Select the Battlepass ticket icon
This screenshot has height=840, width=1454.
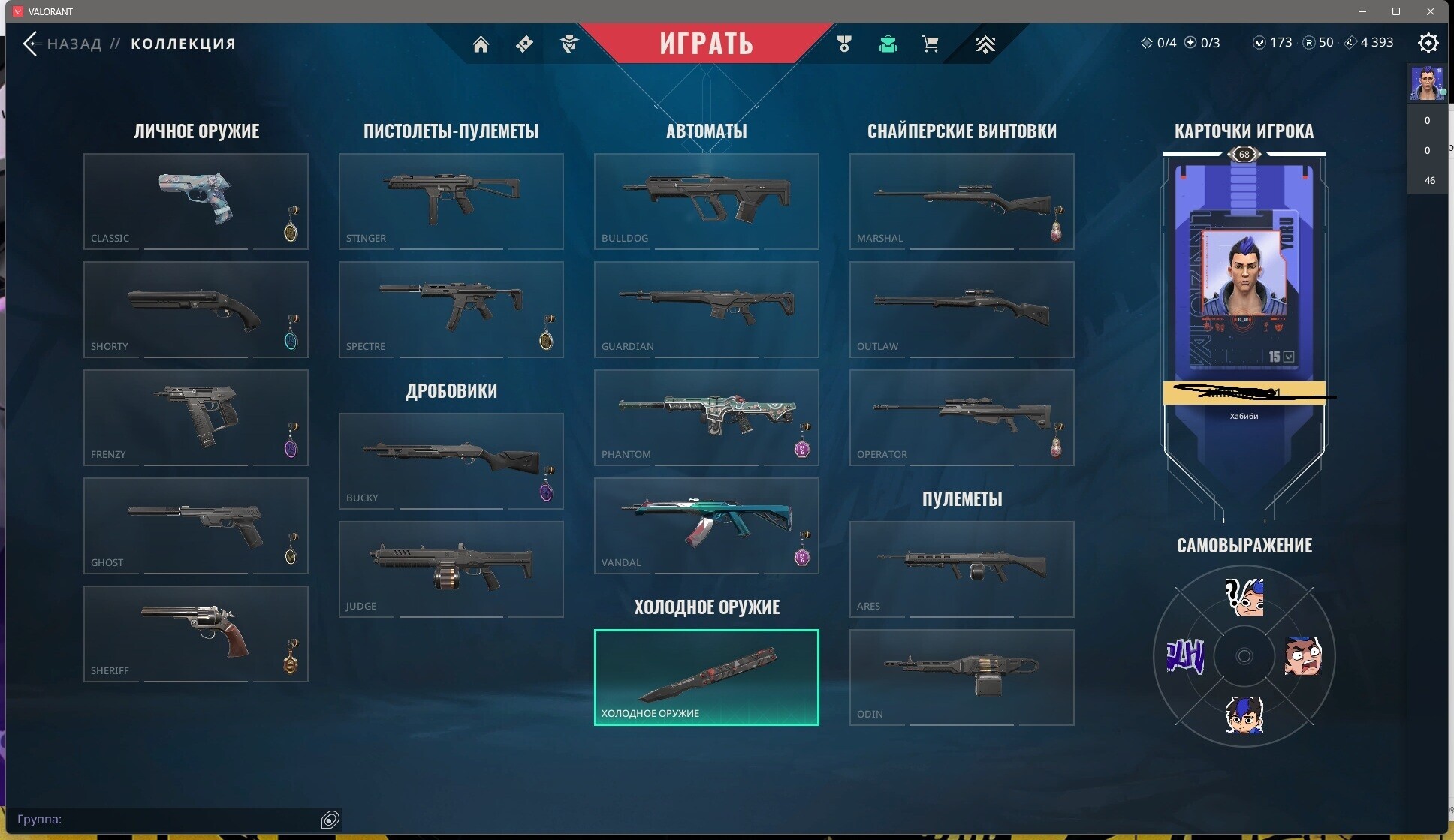(x=524, y=44)
